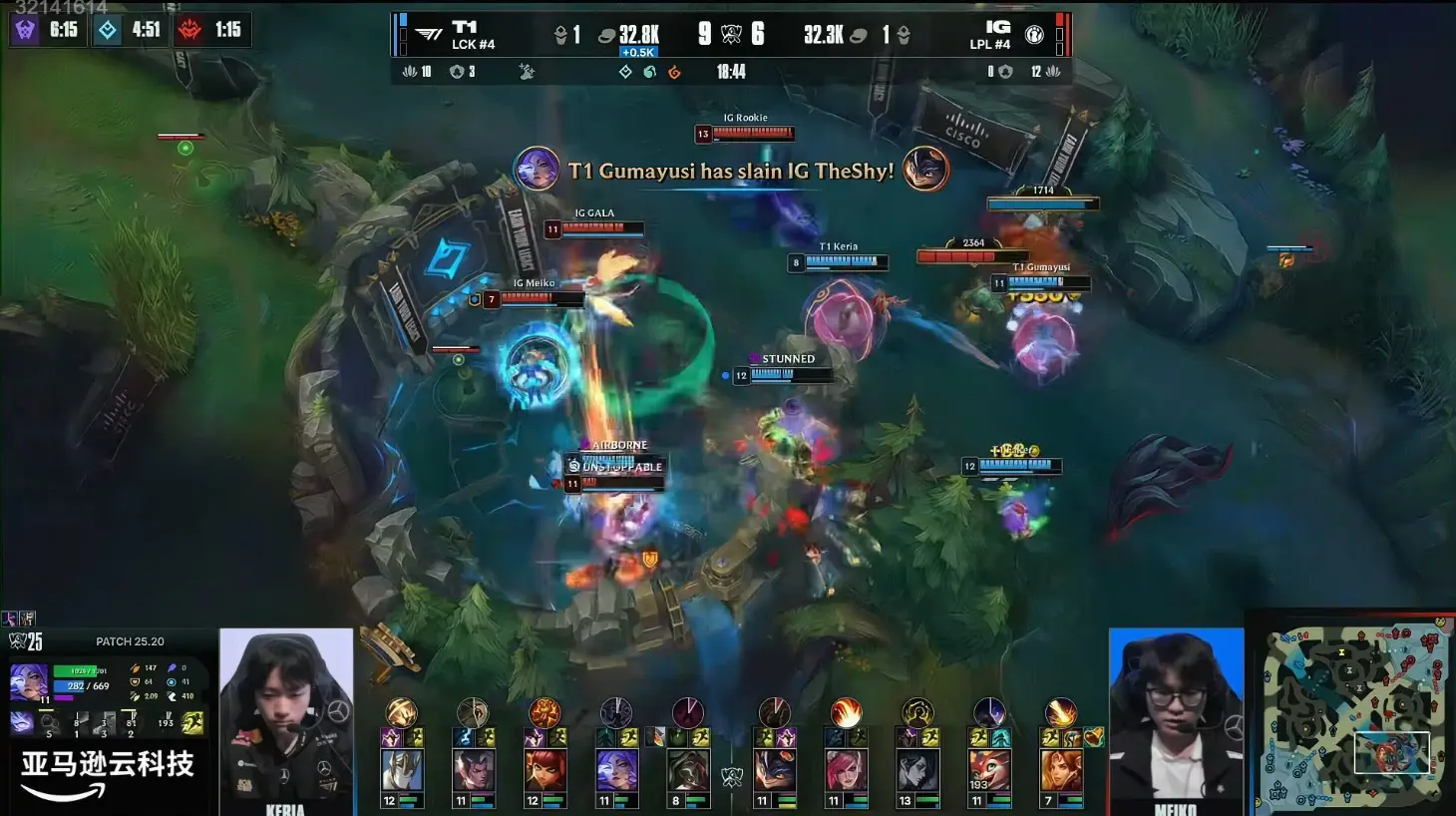Click the featured champion portrait in the stats panel
The width and height of the screenshot is (1456, 816).
pos(28,681)
